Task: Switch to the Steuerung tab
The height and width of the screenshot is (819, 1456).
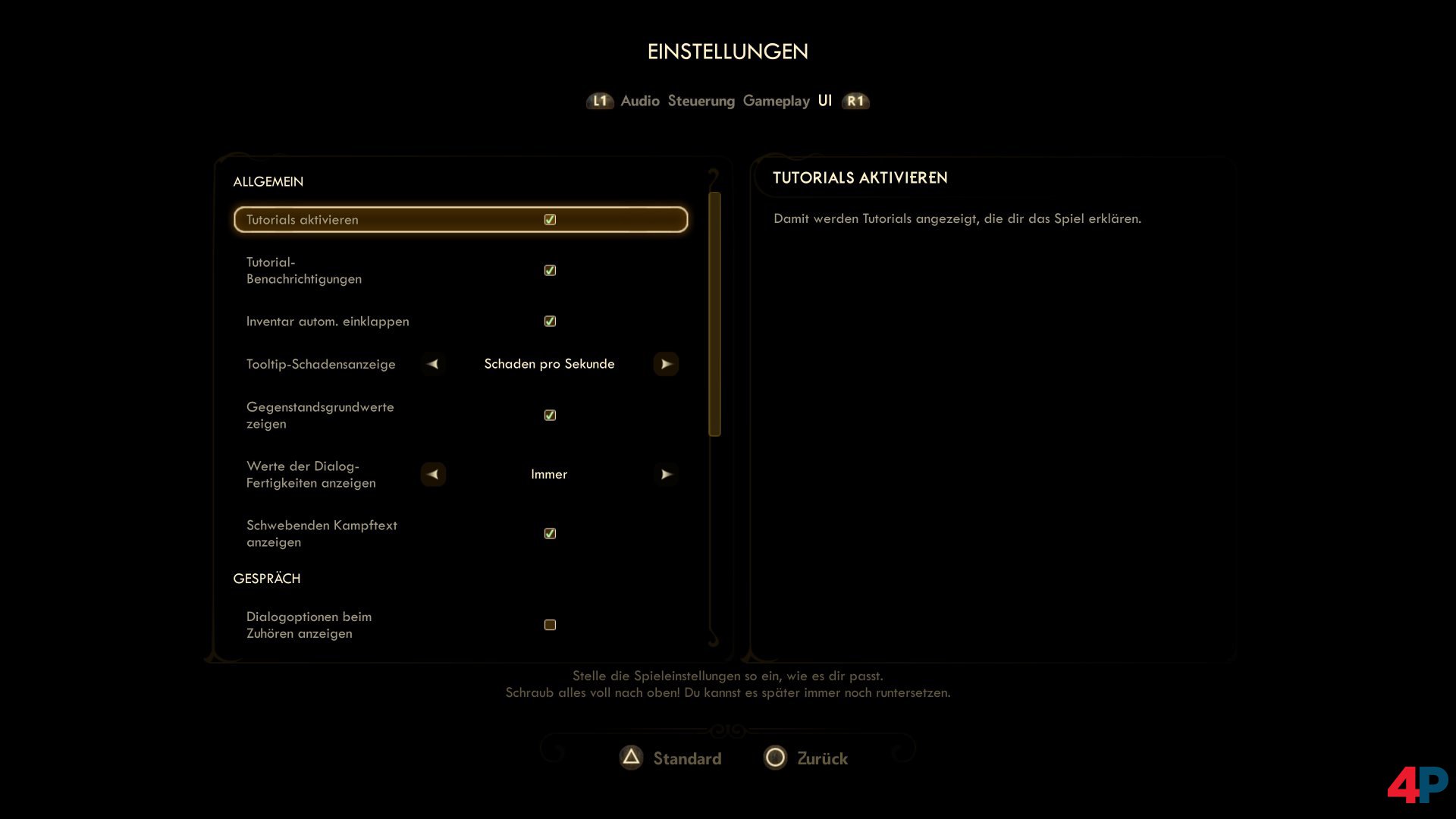Action: [x=701, y=101]
